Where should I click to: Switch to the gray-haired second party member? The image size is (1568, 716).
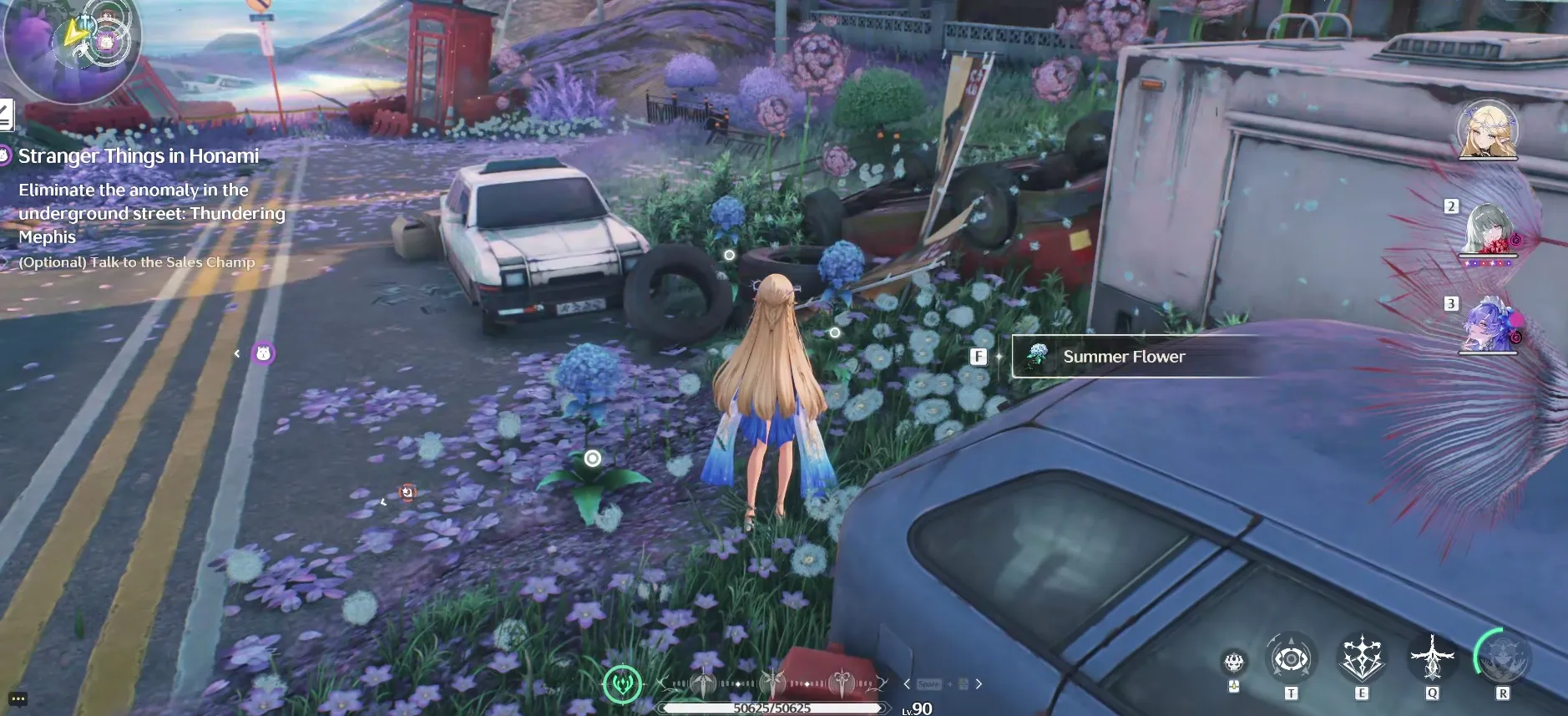[1487, 230]
